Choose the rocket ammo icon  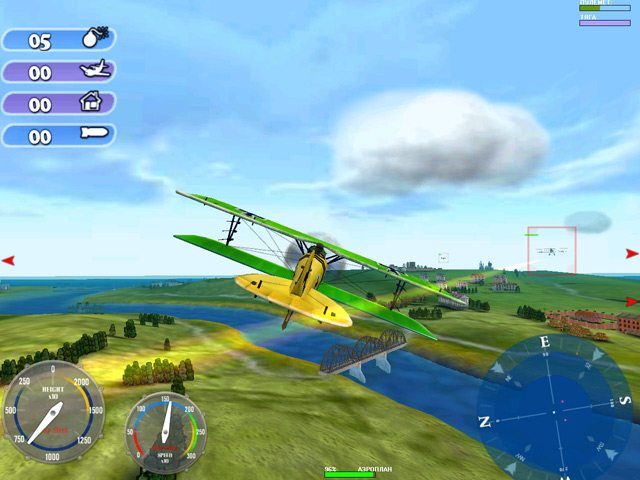pyautogui.click(x=97, y=134)
